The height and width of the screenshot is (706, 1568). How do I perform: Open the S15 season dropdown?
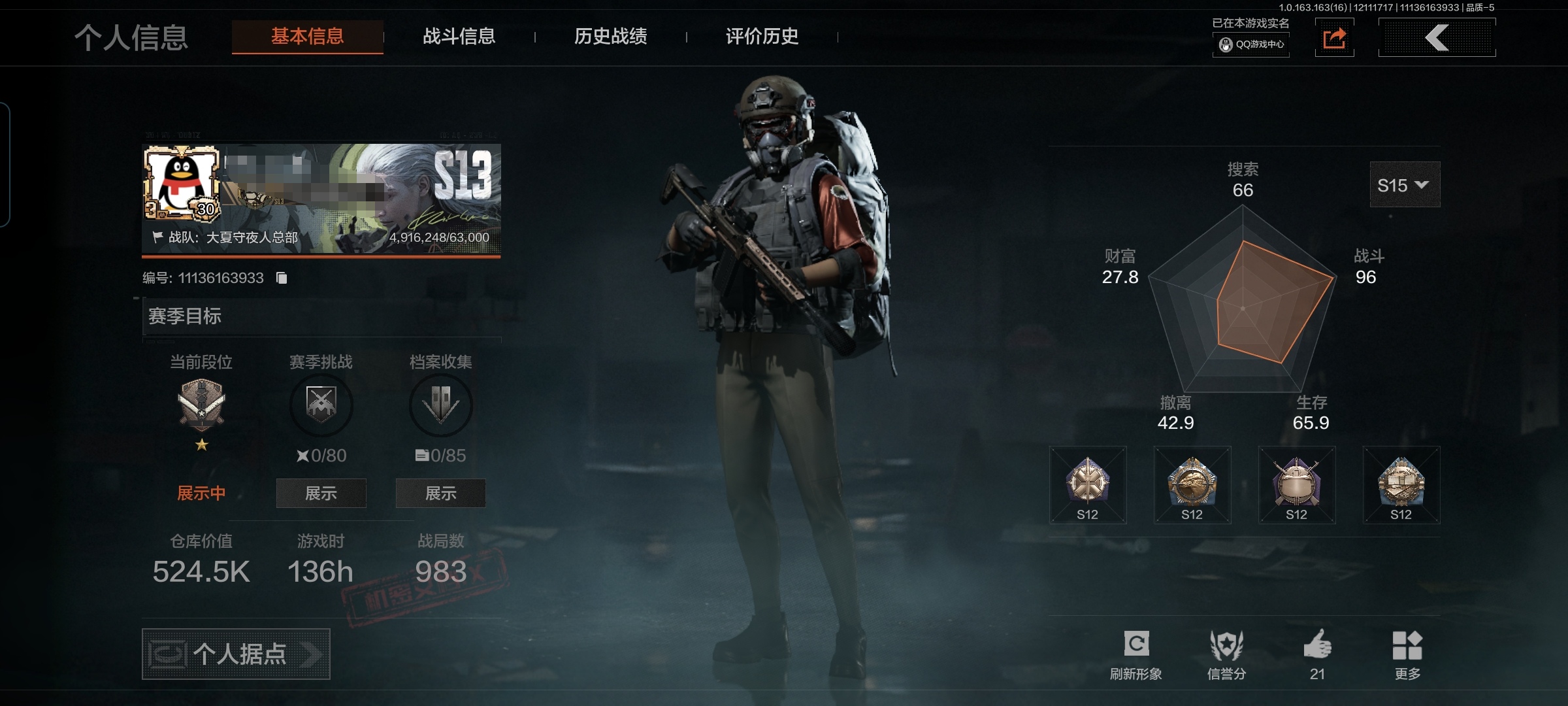pos(1404,185)
